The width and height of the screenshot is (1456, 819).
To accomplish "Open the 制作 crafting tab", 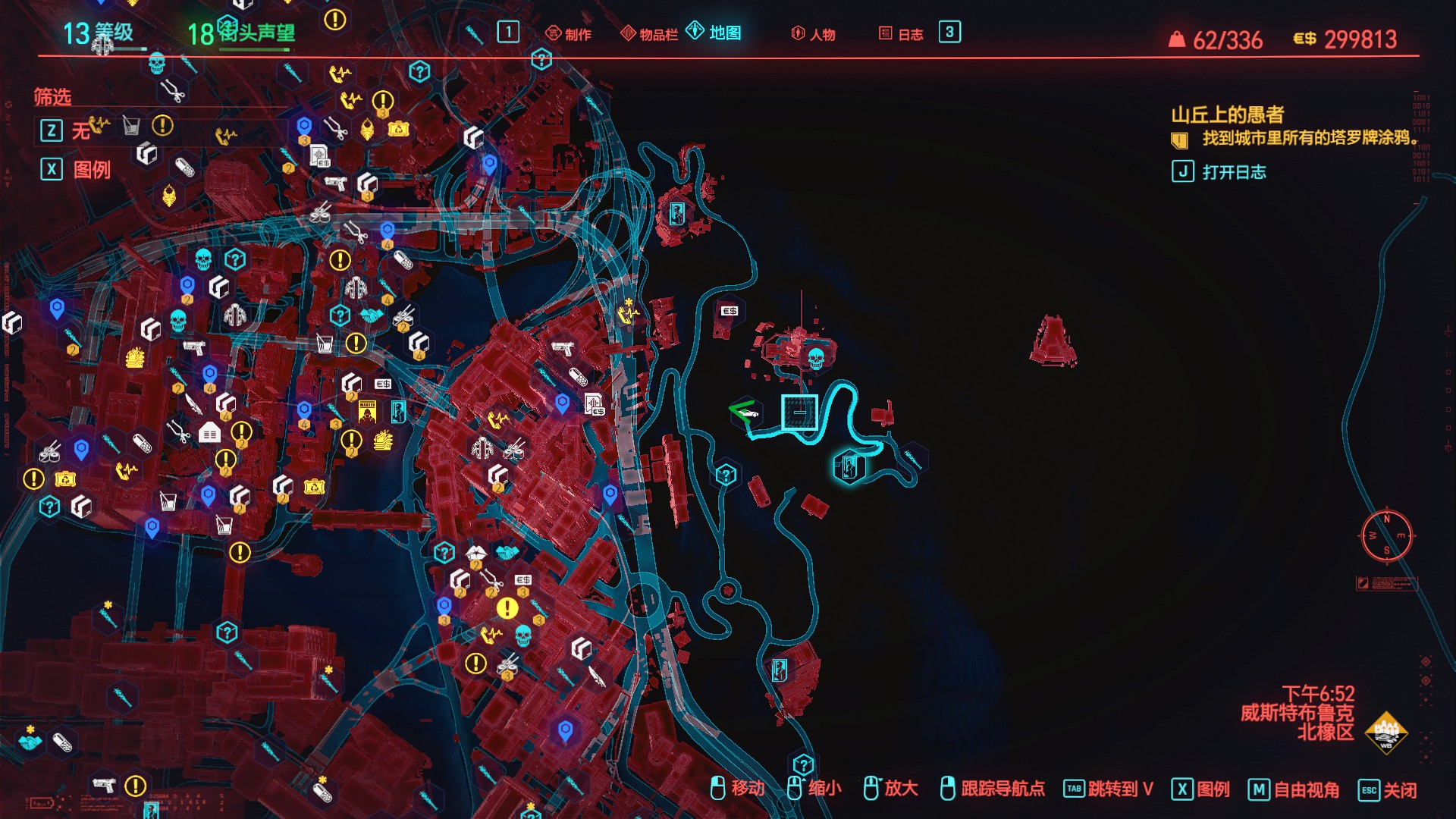I will pos(569,34).
